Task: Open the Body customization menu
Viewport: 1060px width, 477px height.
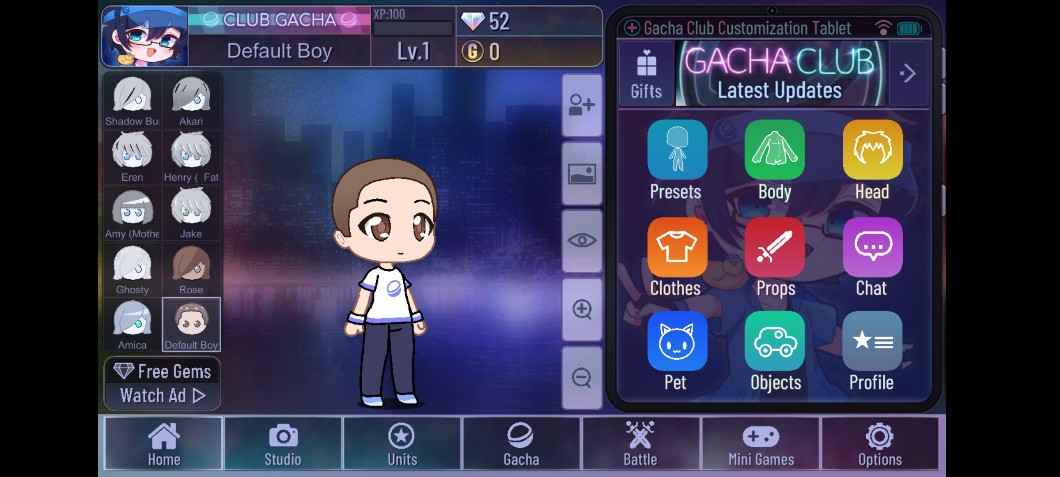Action: click(774, 159)
